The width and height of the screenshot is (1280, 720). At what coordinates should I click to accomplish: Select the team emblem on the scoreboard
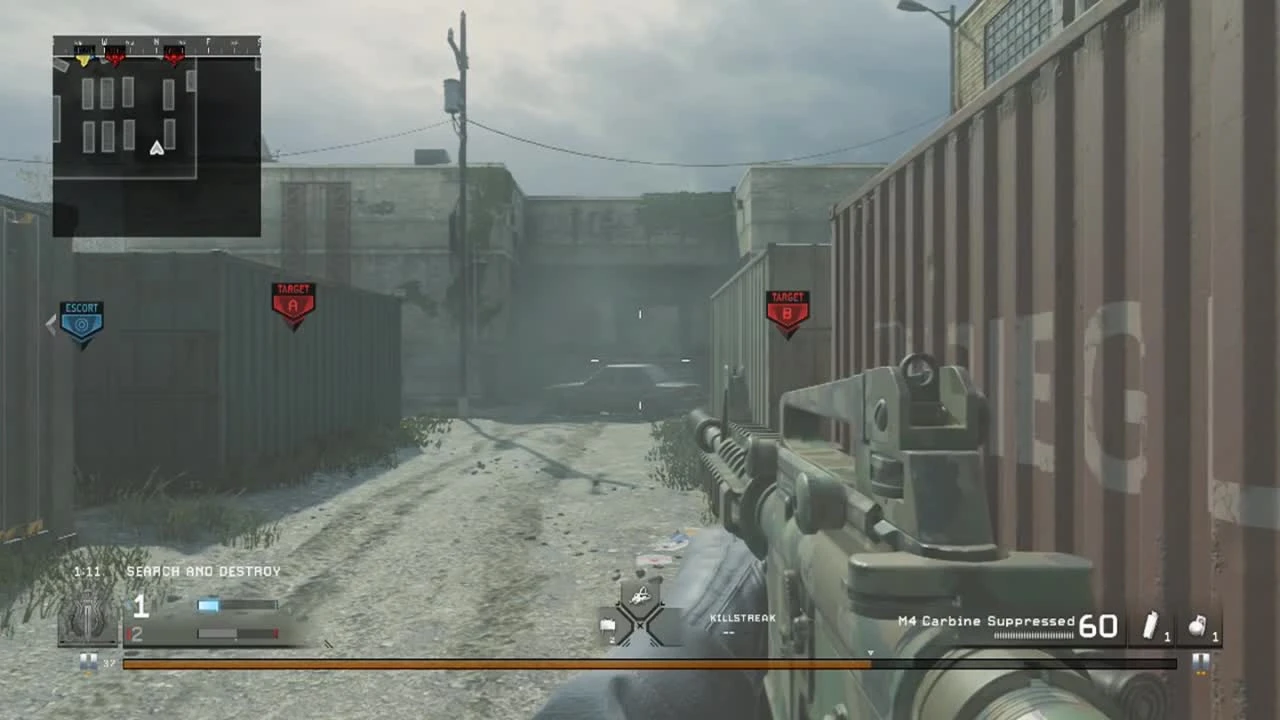[88, 615]
